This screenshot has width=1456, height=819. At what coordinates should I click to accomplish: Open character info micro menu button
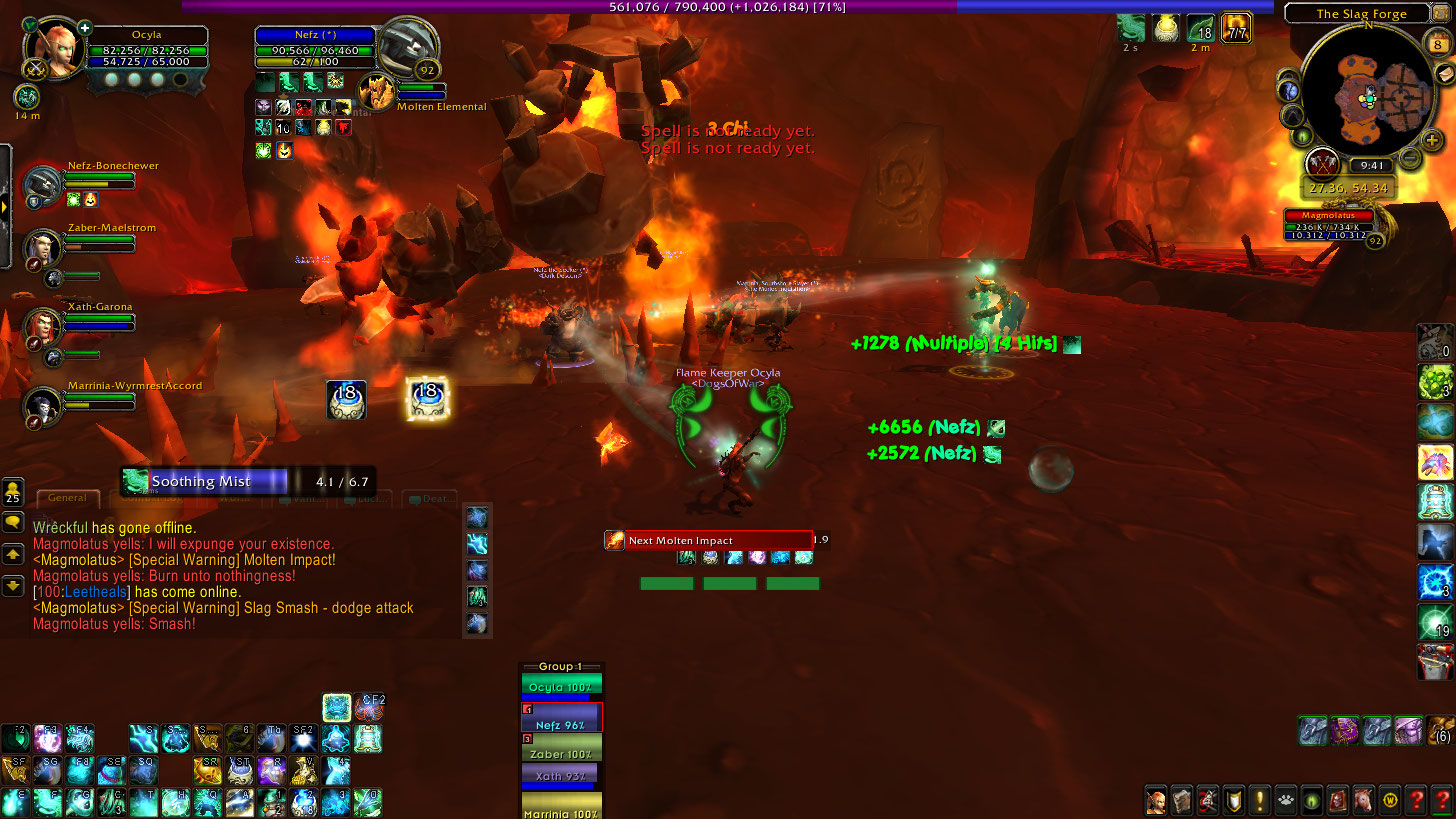1157,801
